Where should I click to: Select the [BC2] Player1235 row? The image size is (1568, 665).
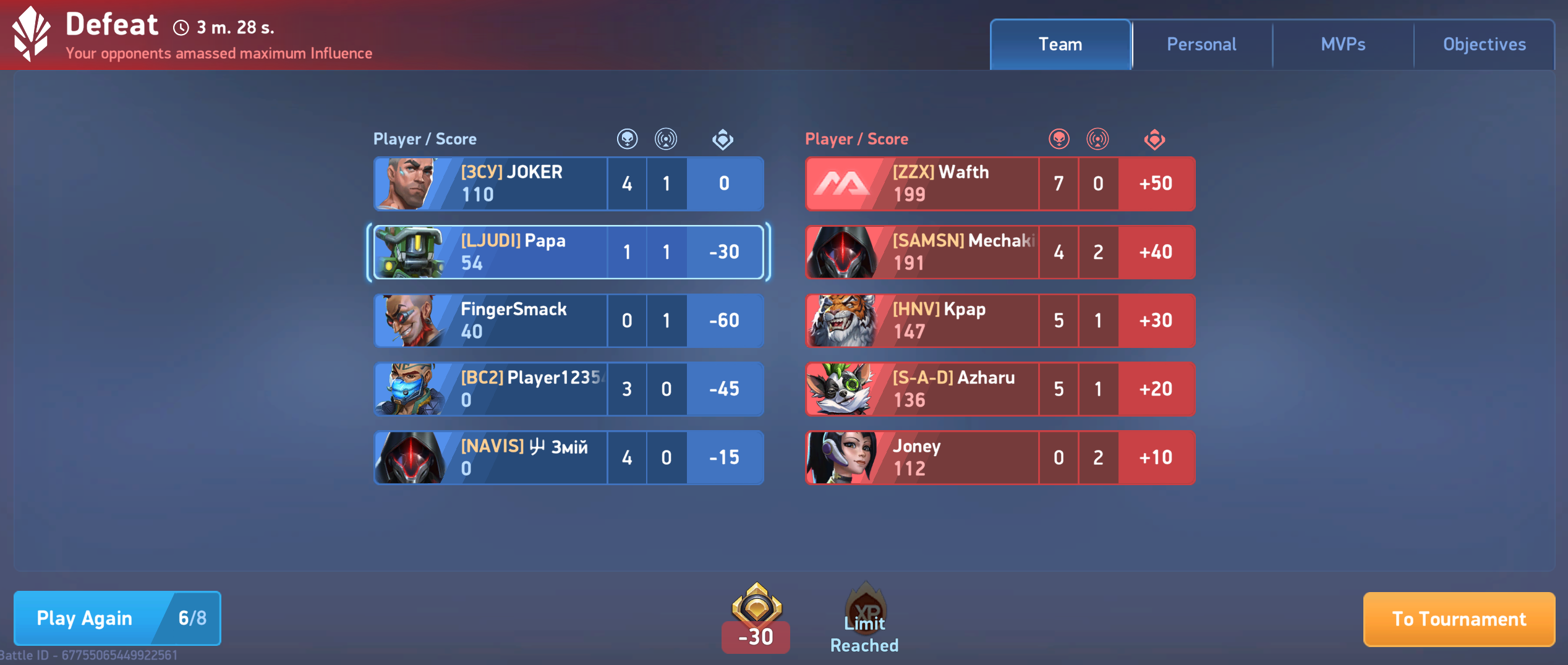[568, 389]
